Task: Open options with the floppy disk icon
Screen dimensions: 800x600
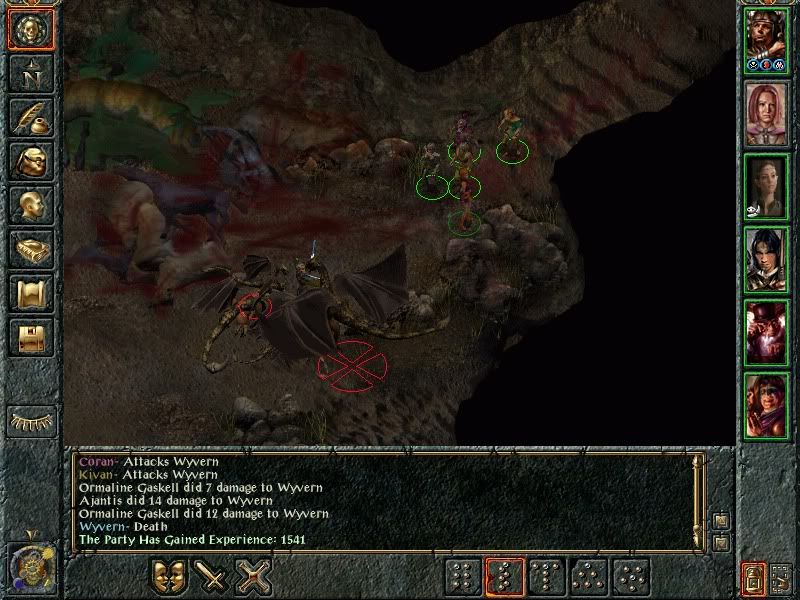Action: 29,337
